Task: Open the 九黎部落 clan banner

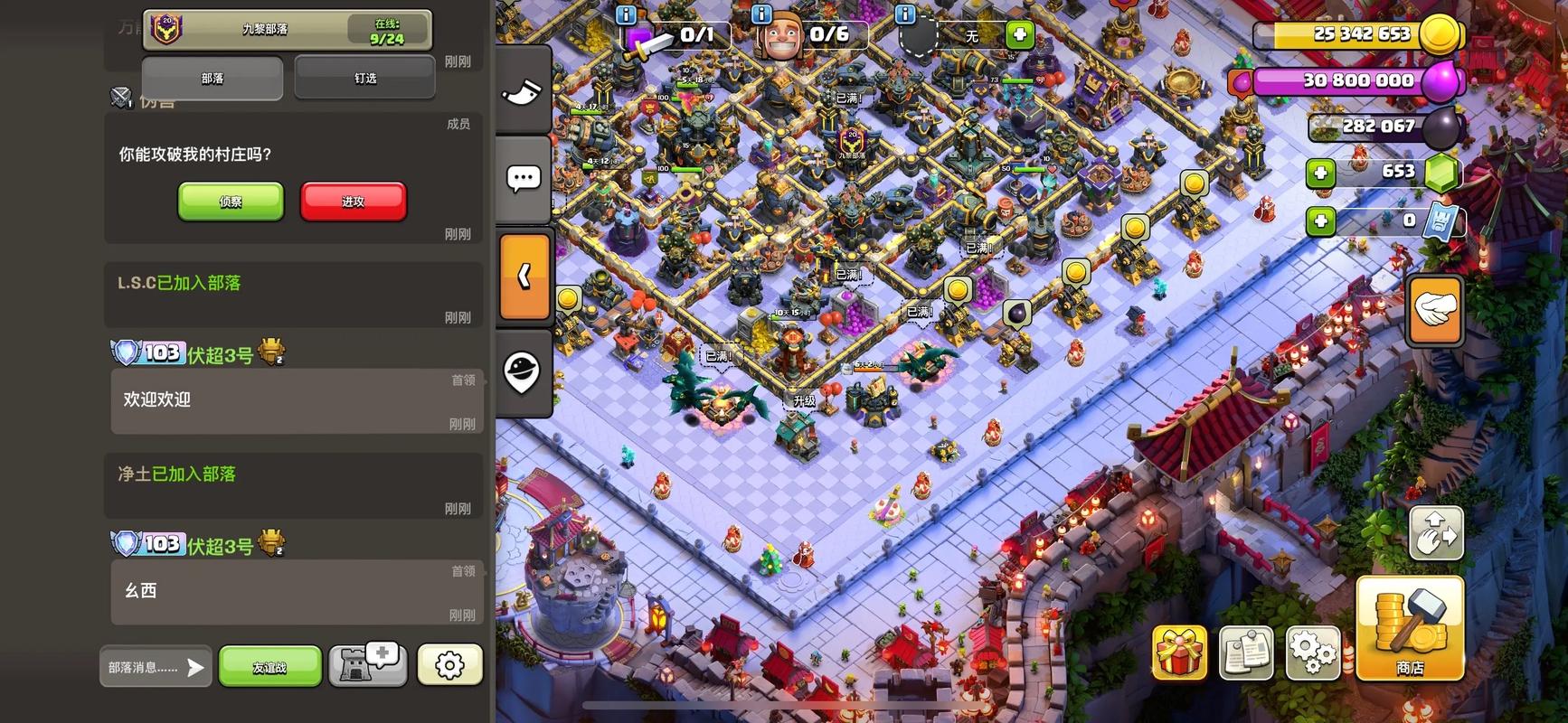Action: tap(287, 29)
